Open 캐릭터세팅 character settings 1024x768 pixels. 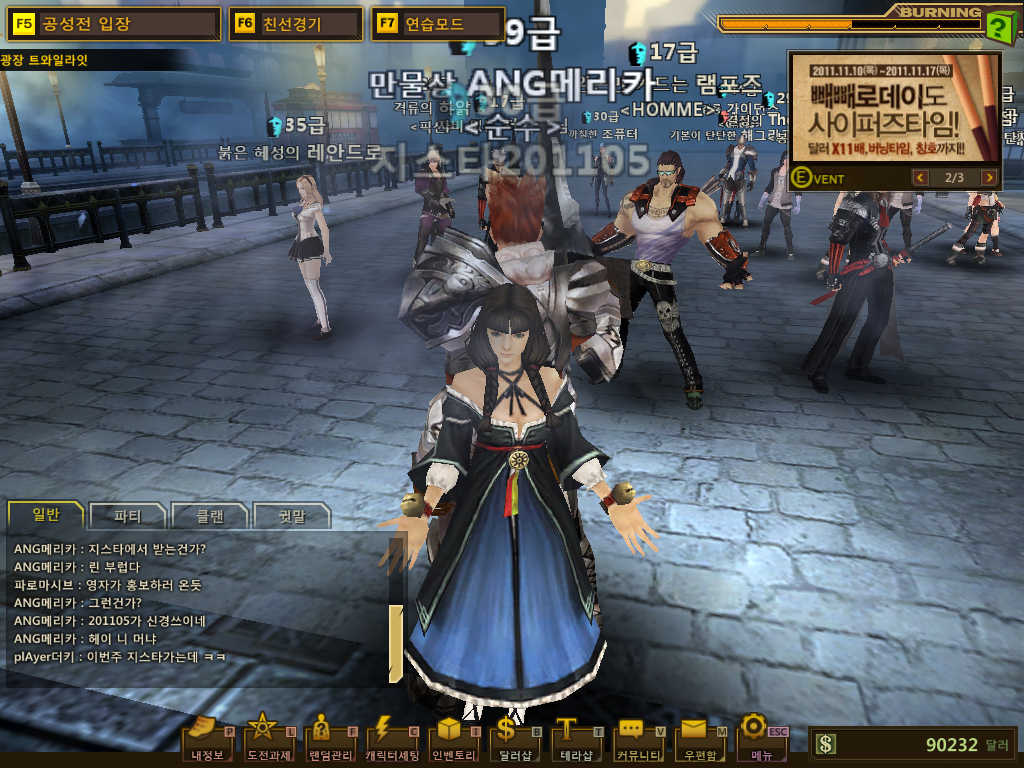tap(391, 739)
